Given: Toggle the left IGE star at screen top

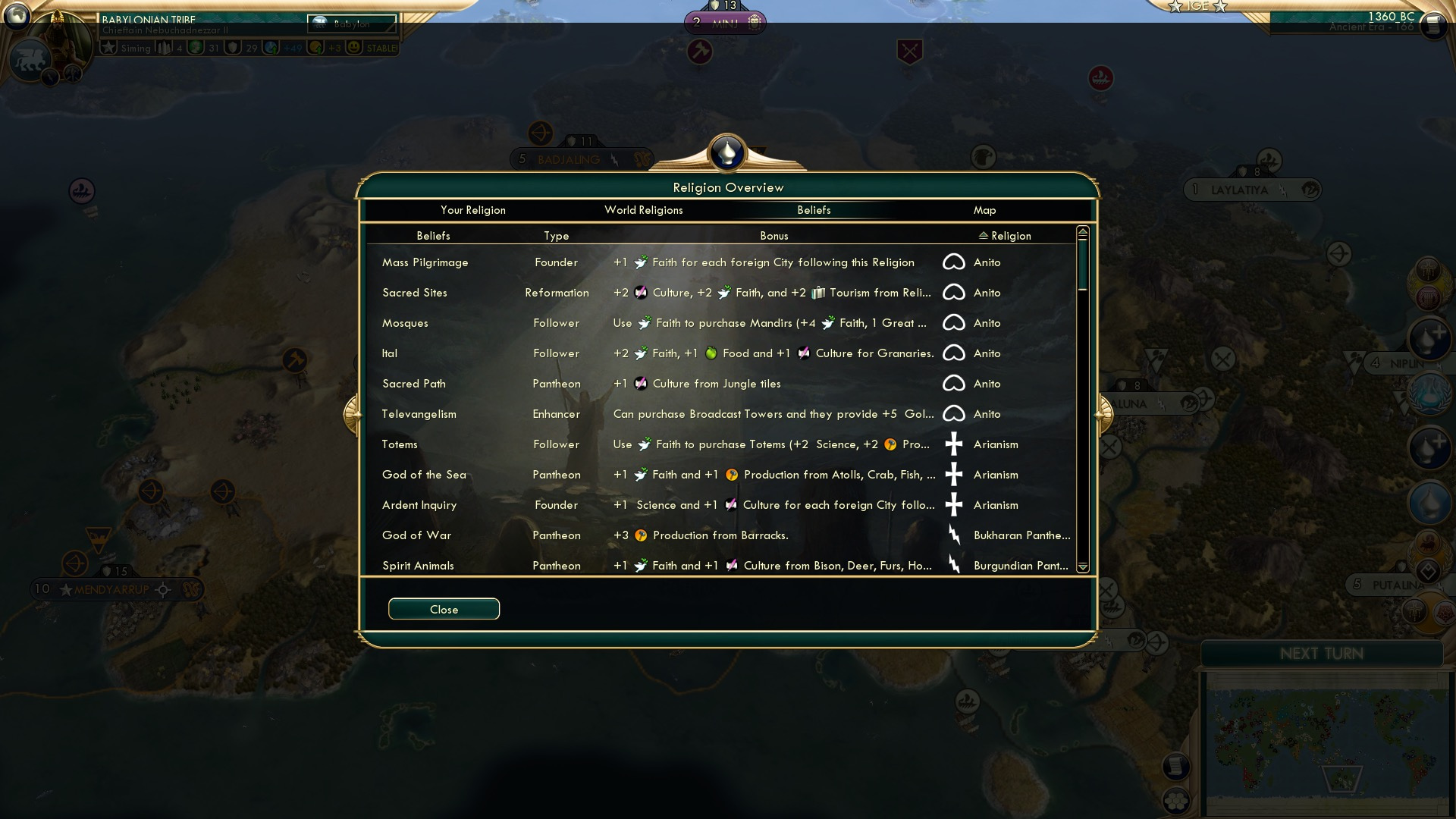Looking at the screenshot, I should point(1175,6).
